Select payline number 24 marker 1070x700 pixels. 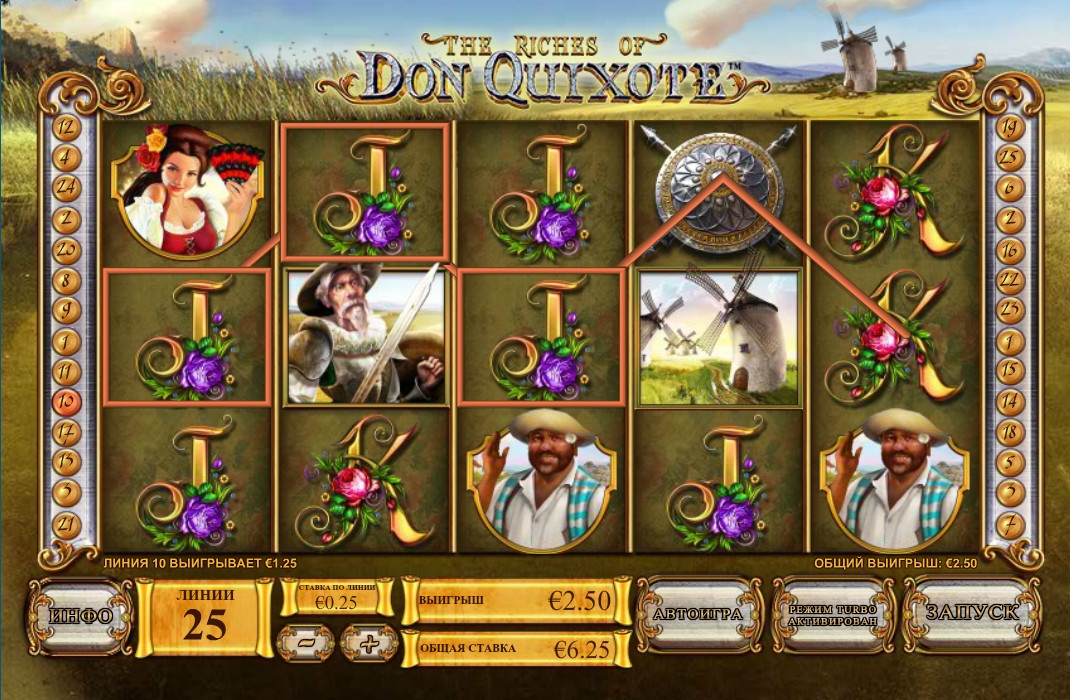point(68,188)
